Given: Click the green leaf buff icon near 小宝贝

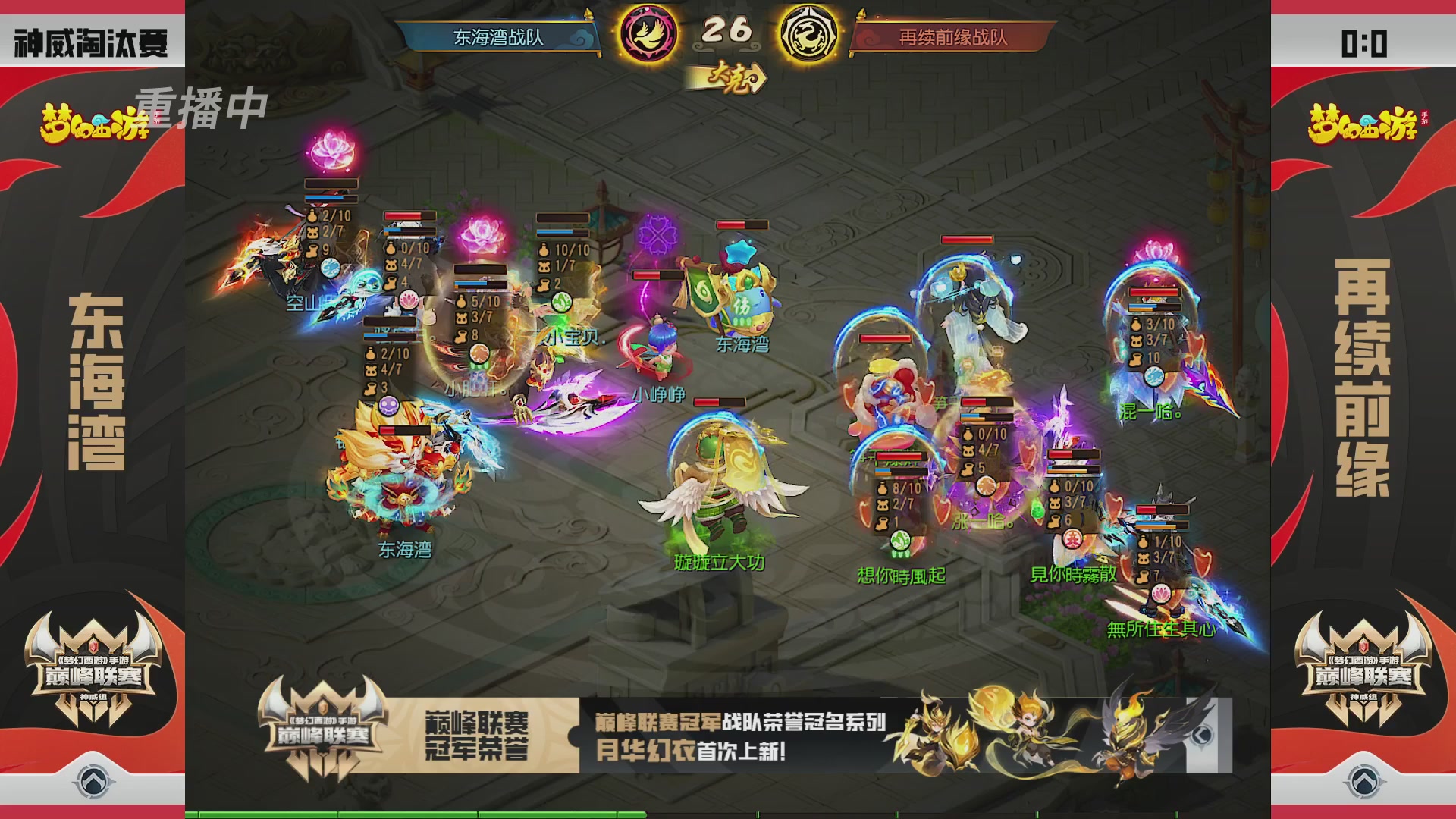Looking at the screenshot, I should tap(563, 303).
